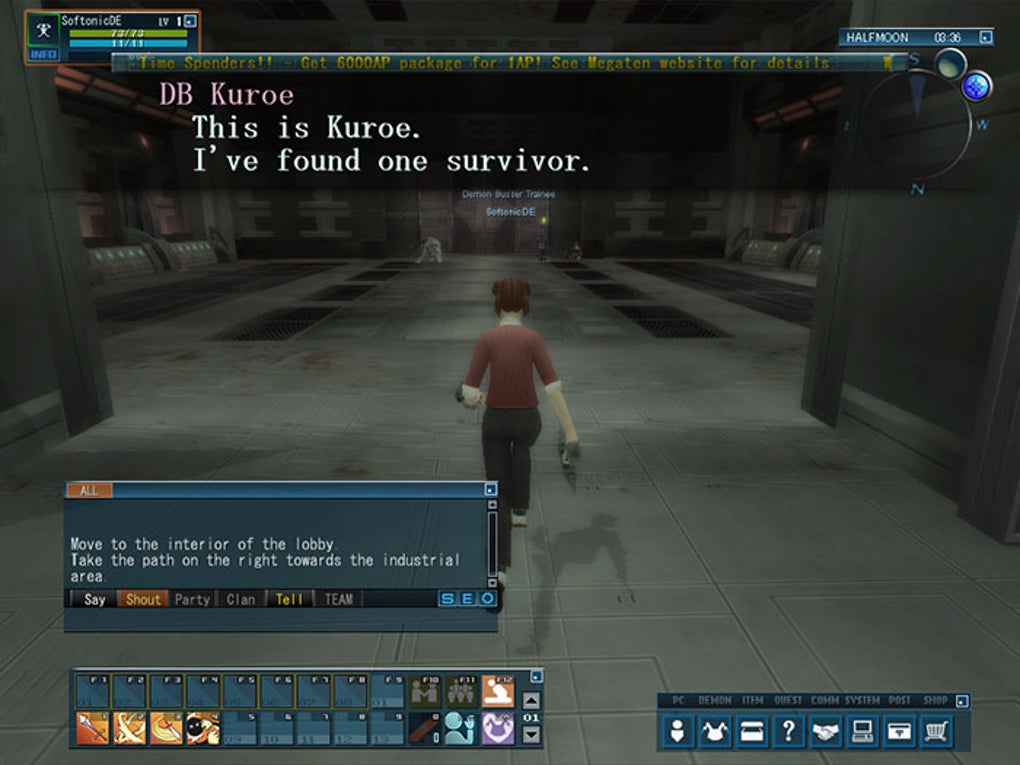Select the TEAM chat channel
Viewport: 1020px width, 765px height.
tap(338, 599)
